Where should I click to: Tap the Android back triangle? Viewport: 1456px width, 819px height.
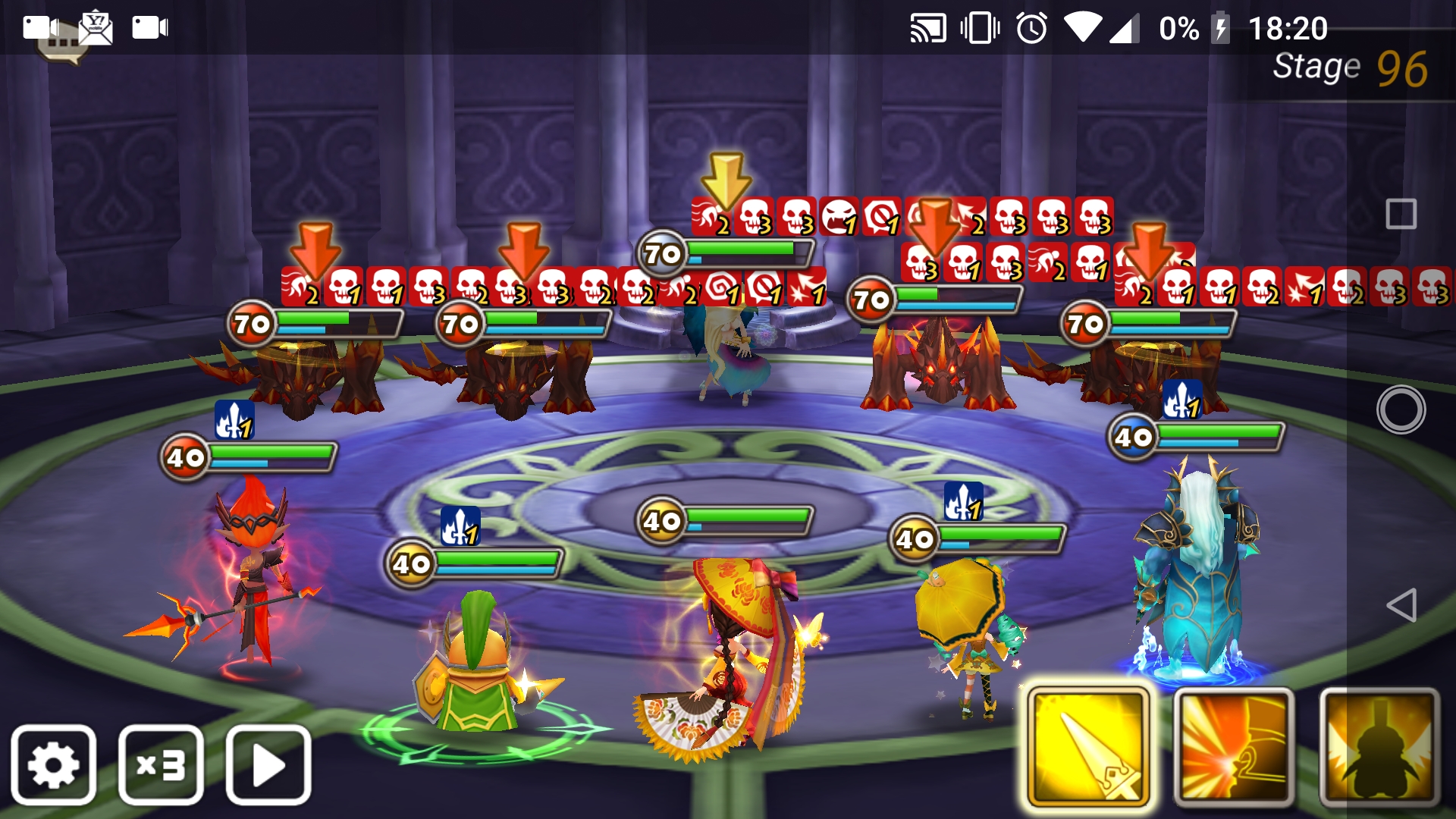tap(1401, 605)
